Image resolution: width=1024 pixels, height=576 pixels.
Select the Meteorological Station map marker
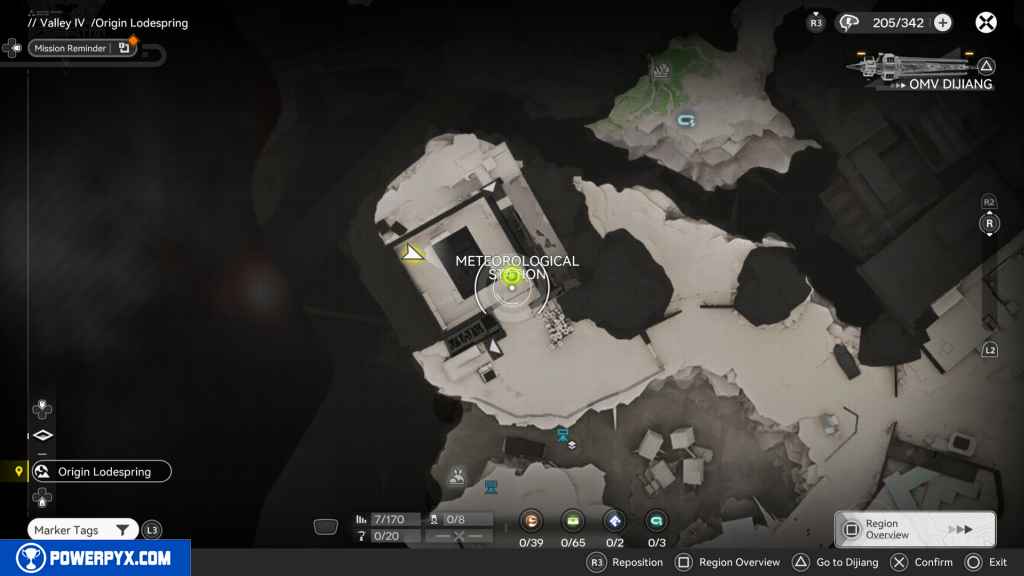pos(512,287)
